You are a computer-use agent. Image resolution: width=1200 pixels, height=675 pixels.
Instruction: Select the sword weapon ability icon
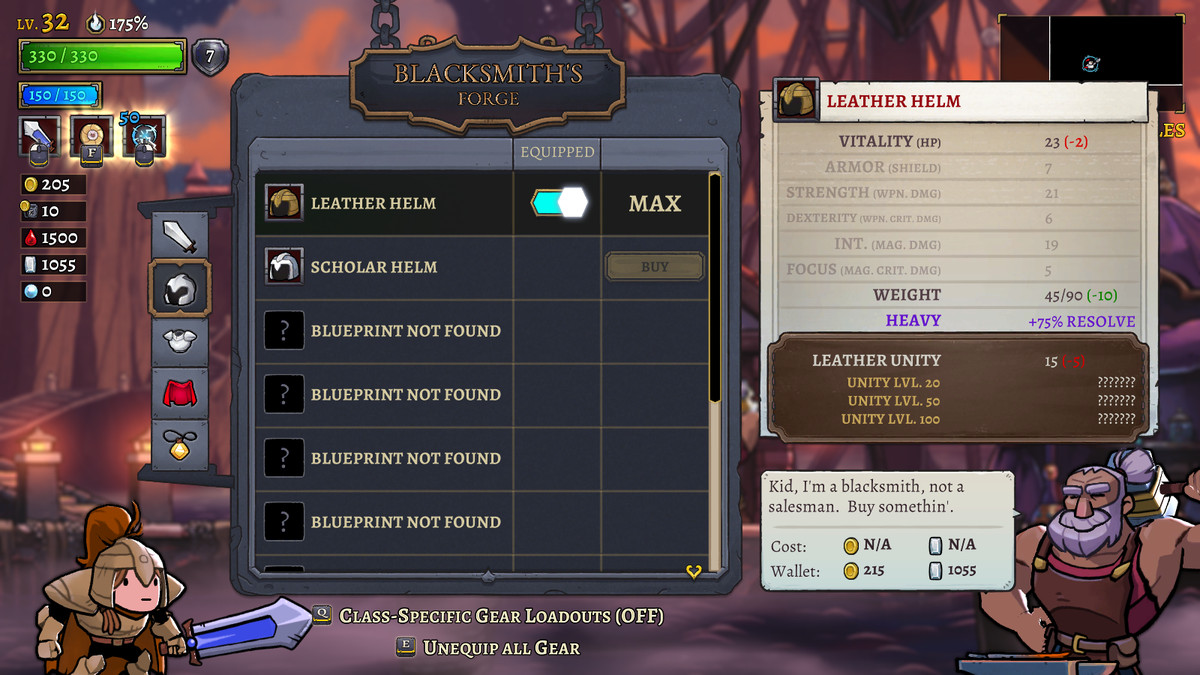[39, 137]
